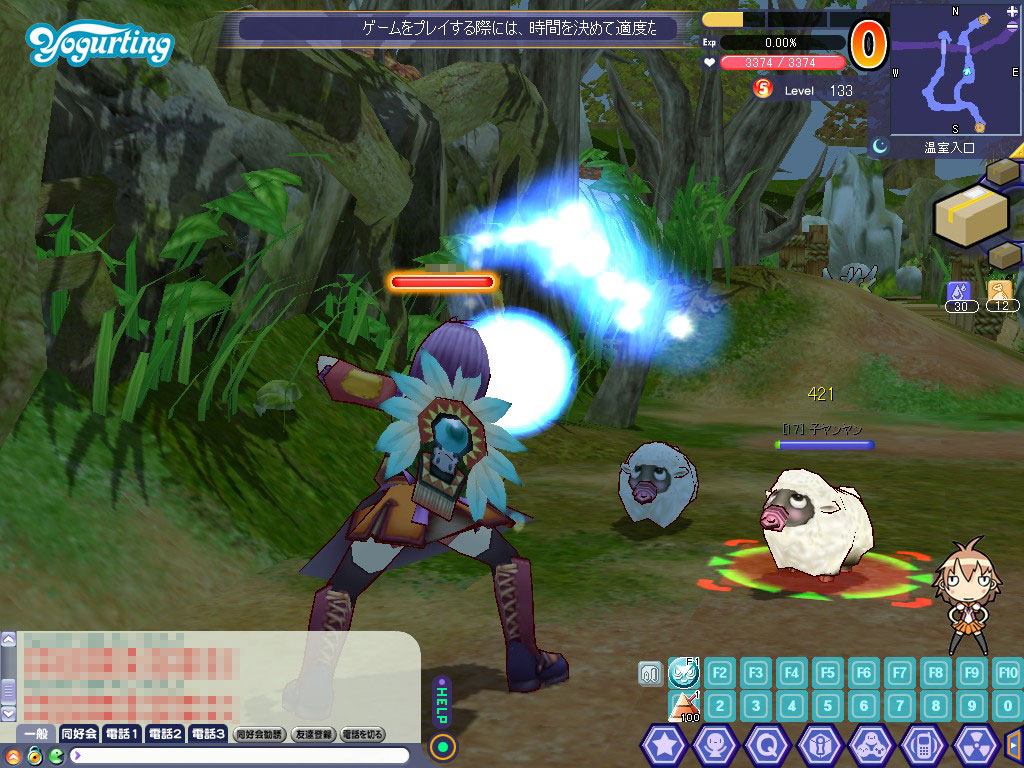Open the character hexagon menu
The height and width of the screenshot is (768, 1024).
(x=715, y=745)
